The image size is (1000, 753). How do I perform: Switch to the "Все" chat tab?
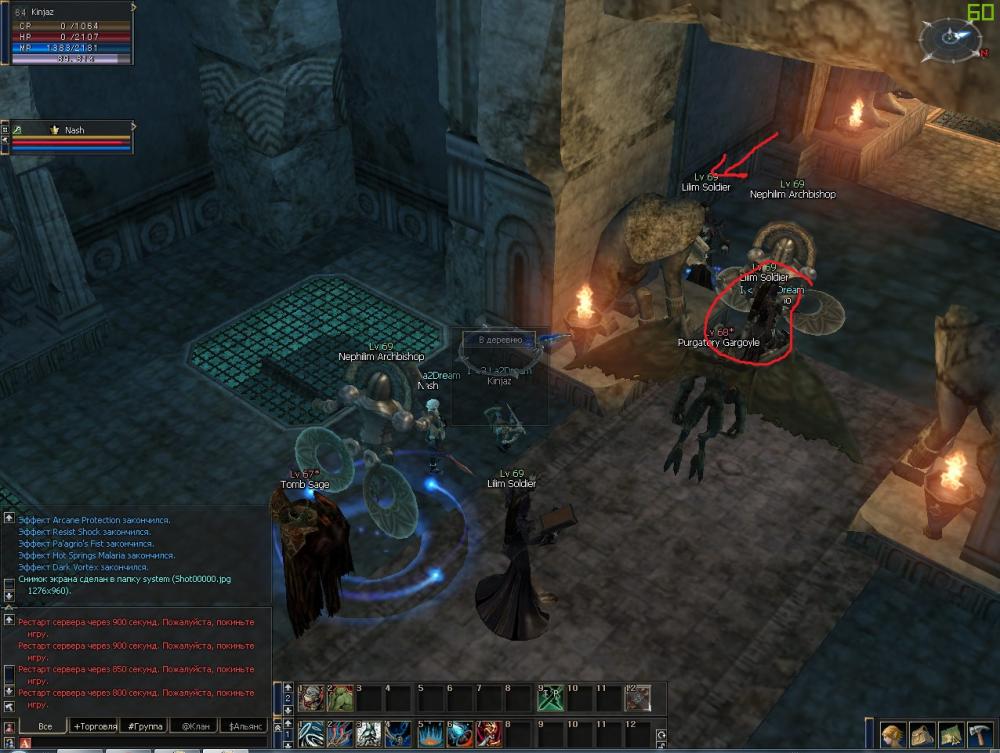click(44, 726)
